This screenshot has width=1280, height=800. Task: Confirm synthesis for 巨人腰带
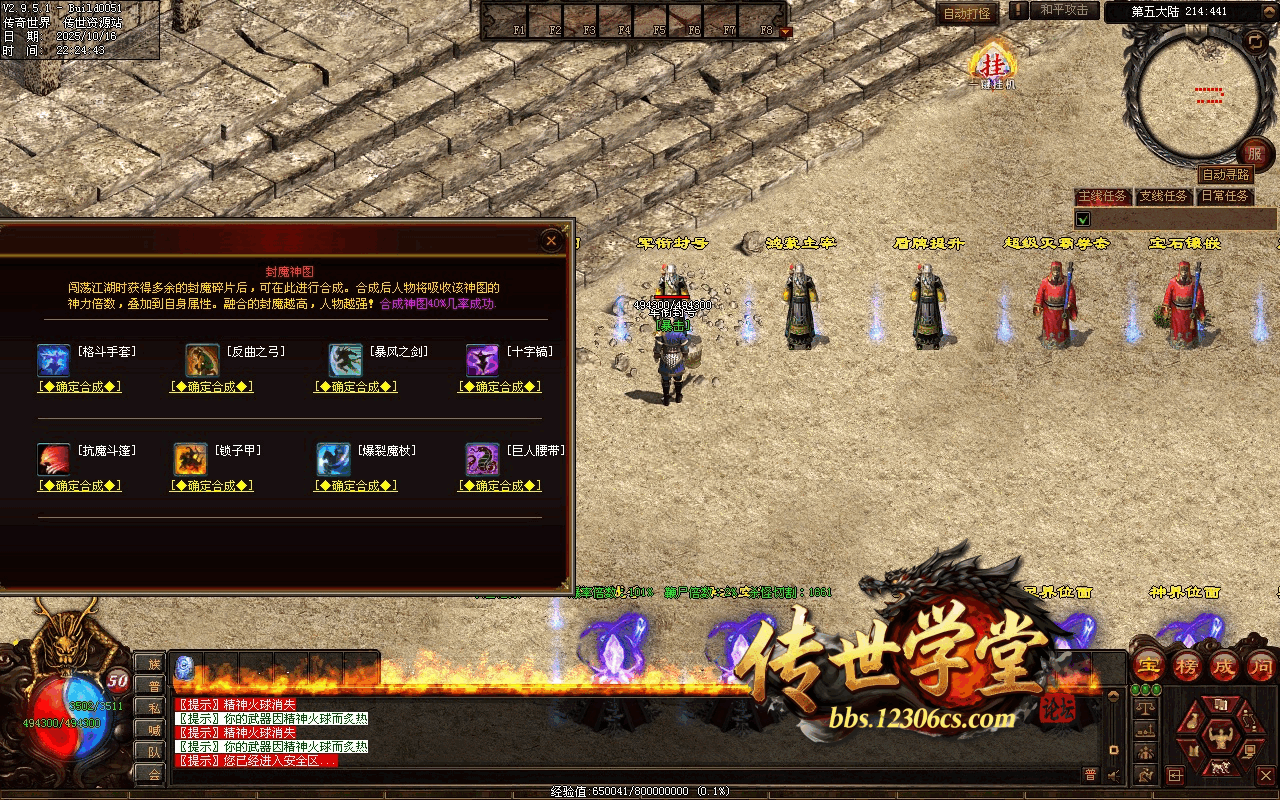pos(500,486)
